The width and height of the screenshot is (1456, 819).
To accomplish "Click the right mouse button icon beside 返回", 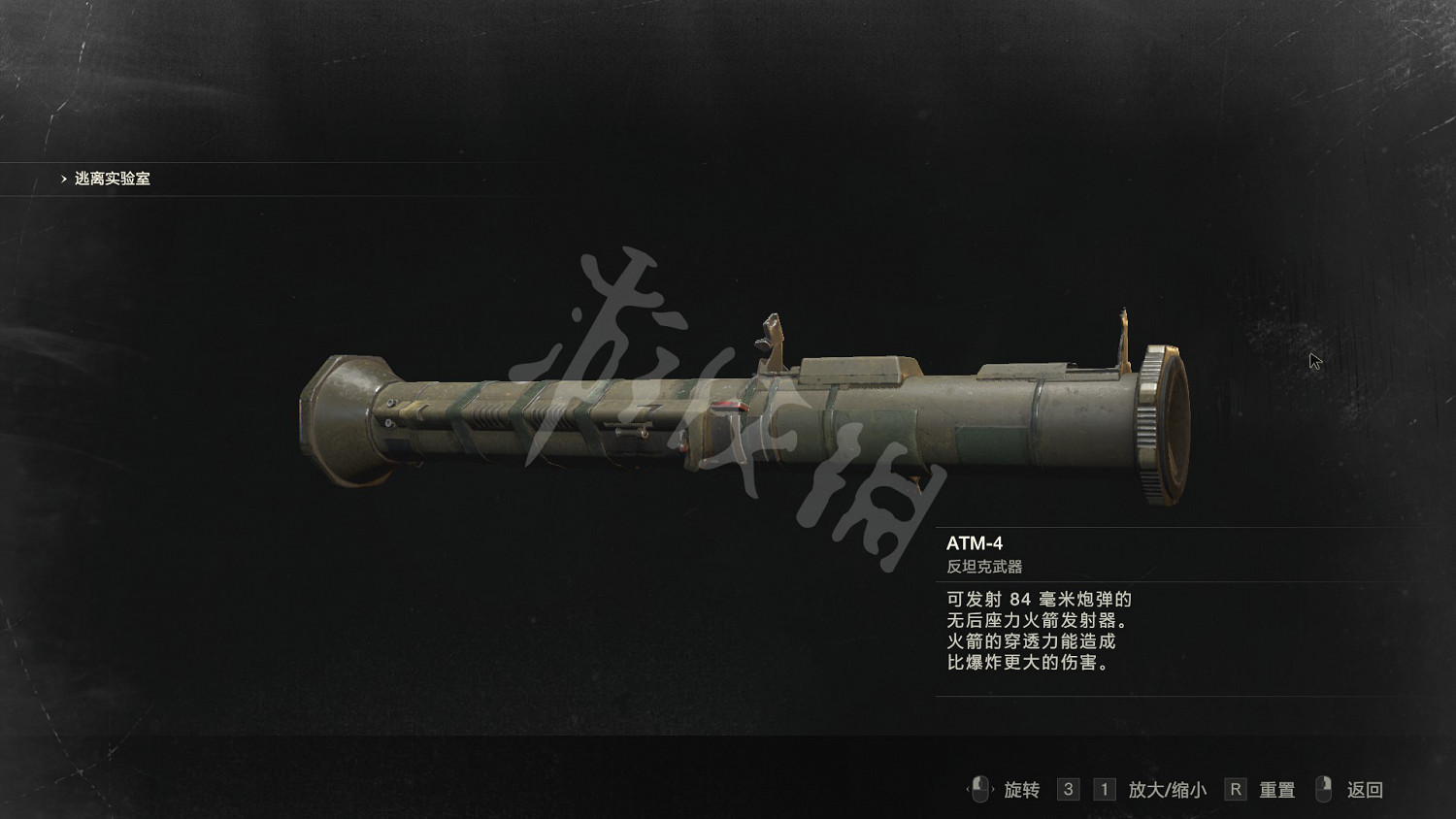I will tap(1322, 789).
